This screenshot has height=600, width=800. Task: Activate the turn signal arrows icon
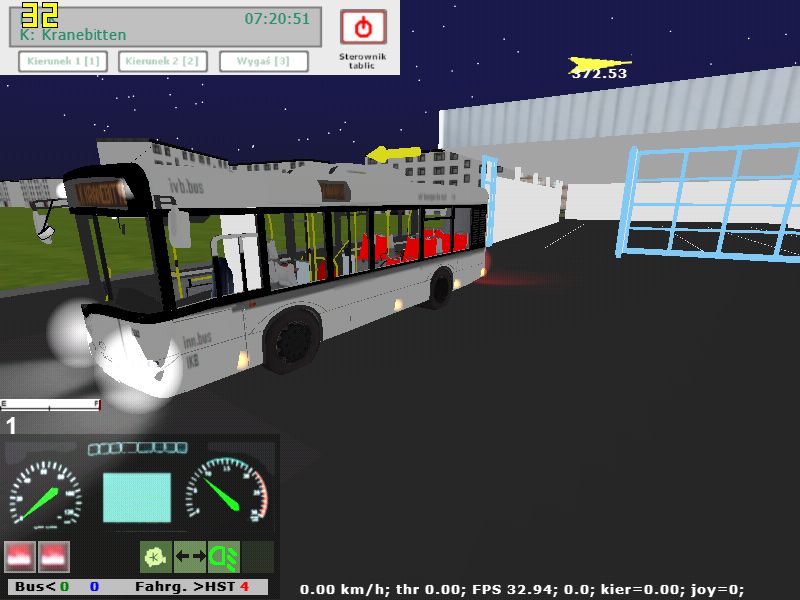pos(190,556)
